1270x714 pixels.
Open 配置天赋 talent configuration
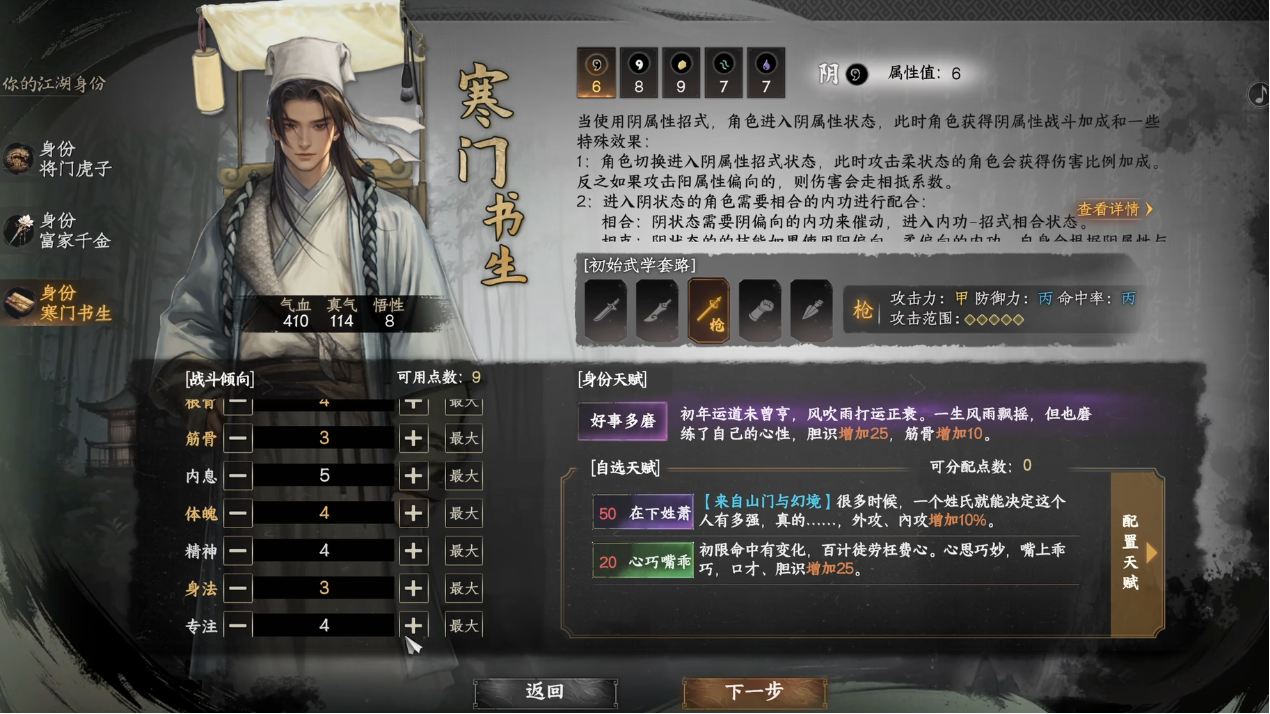pyautogui.click(x=1135, y=553)
